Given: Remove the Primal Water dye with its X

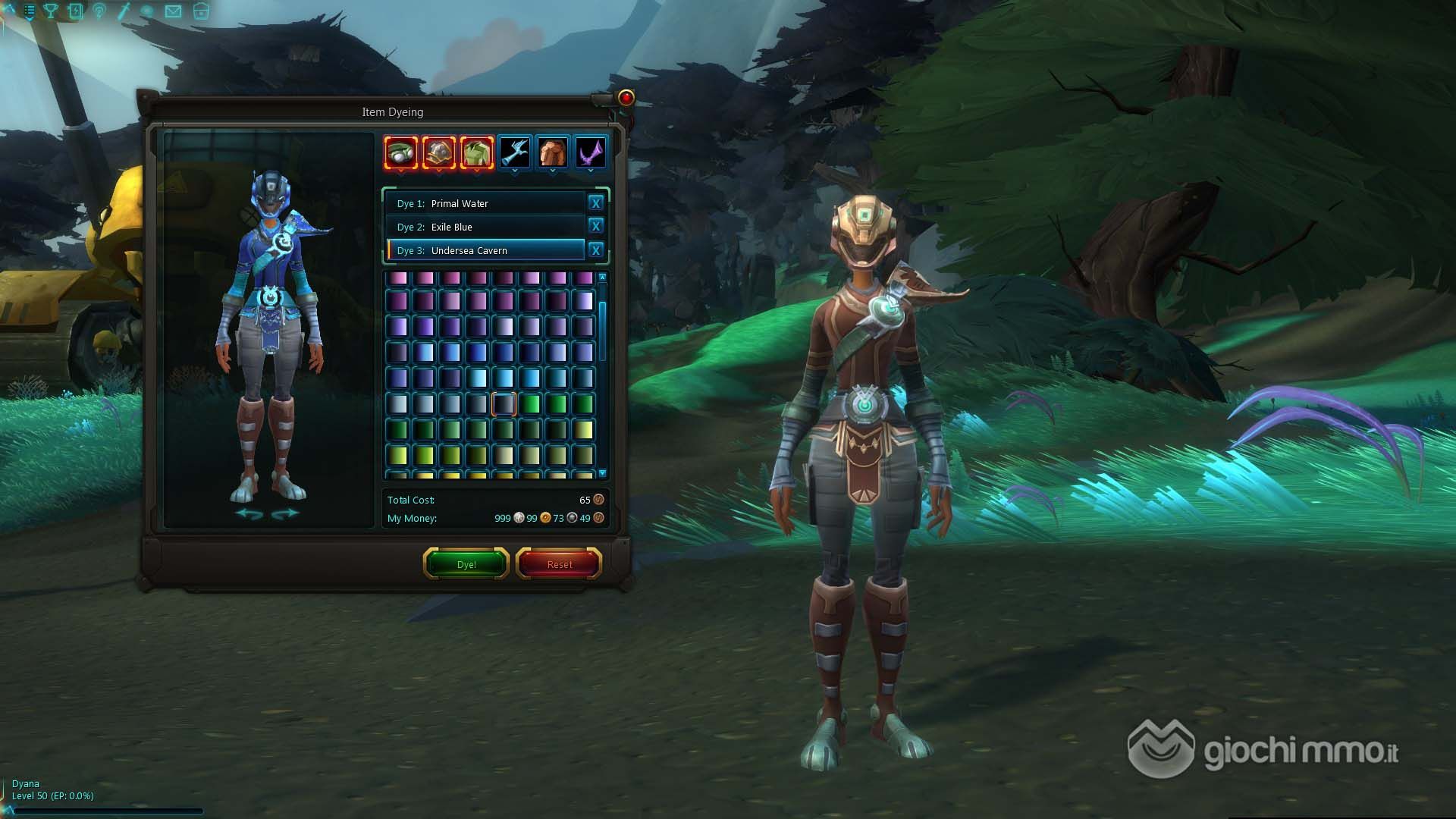Looking at the screenshot, I should [x=595, y=203].
